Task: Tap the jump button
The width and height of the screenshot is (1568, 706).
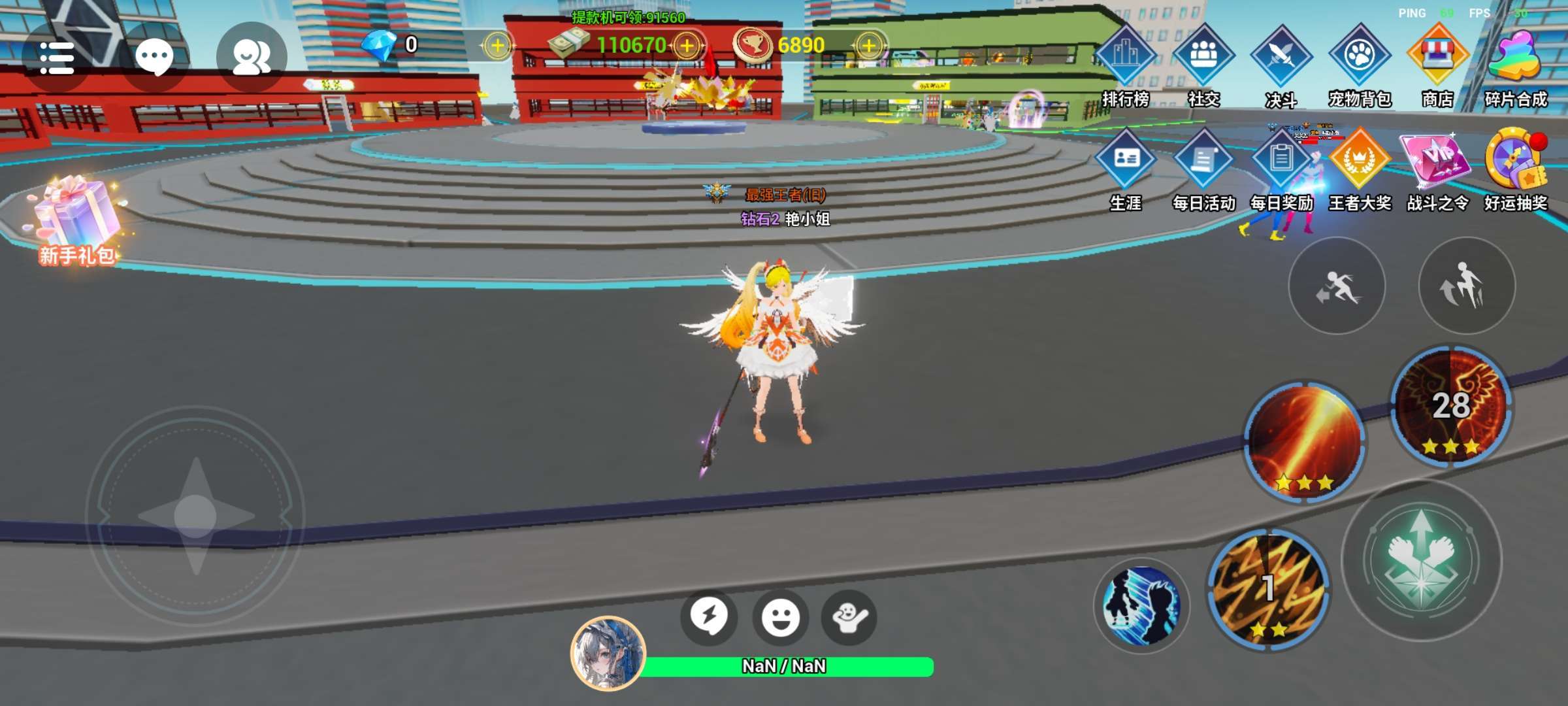Action: 1467,286
